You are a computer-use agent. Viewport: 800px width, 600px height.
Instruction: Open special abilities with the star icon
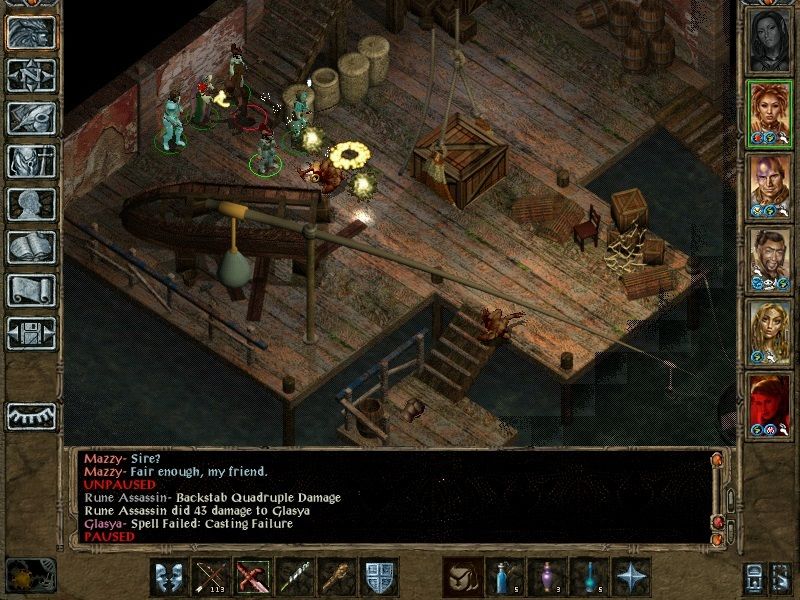pos(630,579)
